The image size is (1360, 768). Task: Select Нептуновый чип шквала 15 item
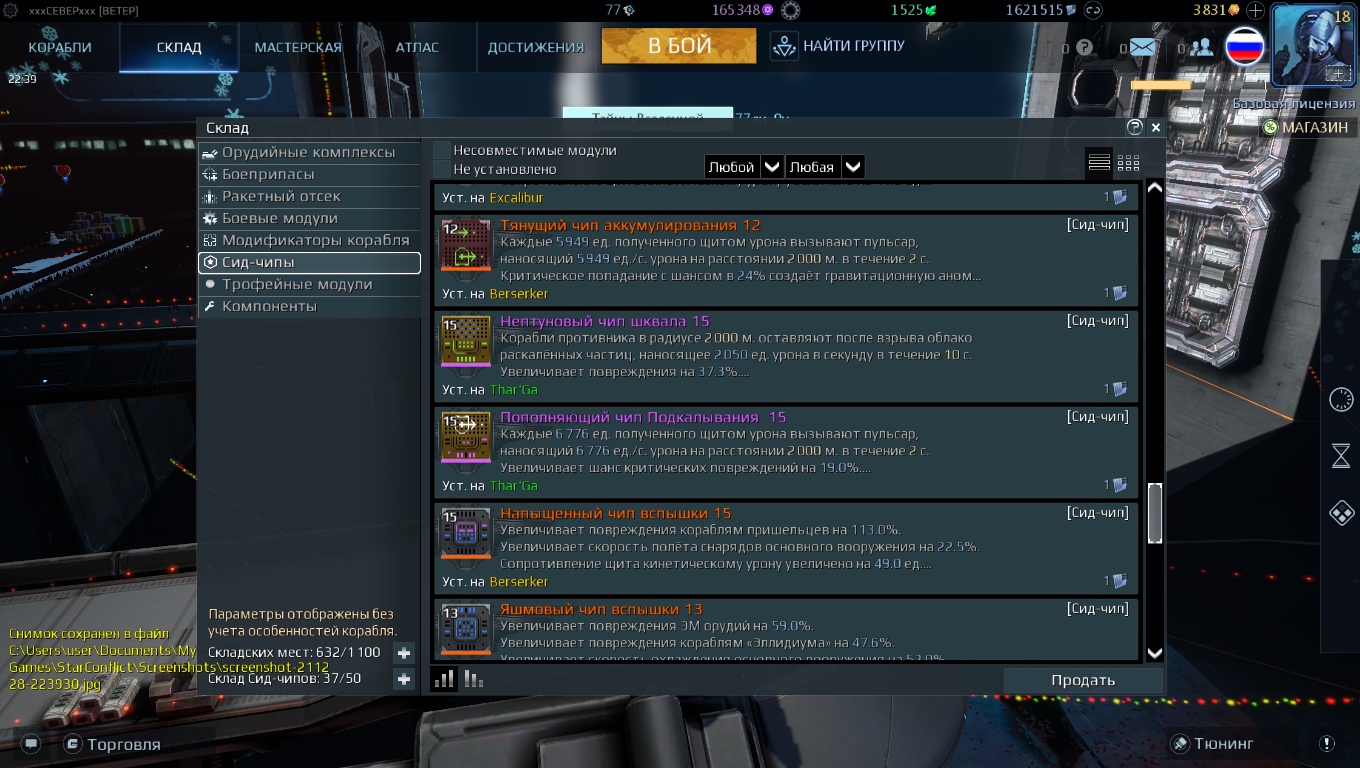point(785,354)
